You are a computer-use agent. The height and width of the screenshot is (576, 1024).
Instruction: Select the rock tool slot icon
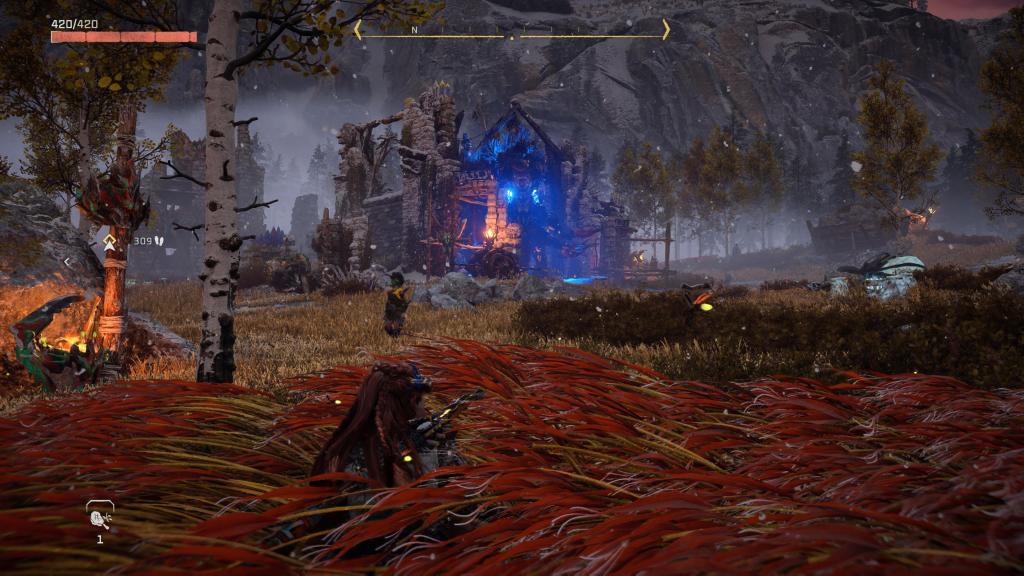tap(100, 517)
